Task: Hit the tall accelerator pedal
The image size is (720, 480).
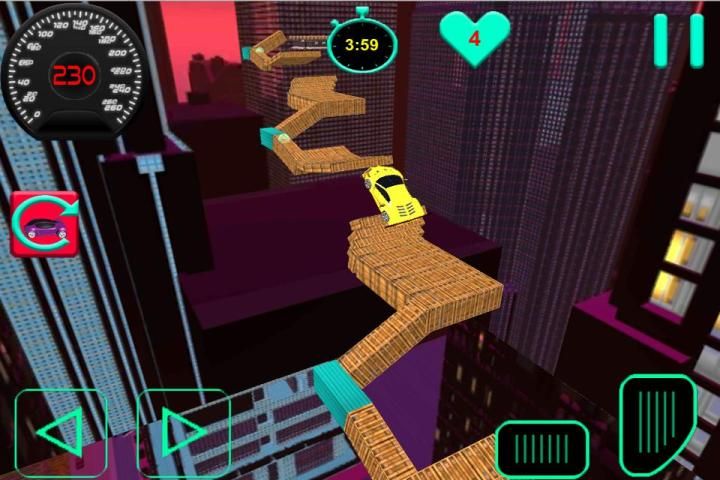Action: [x=657, y=423]
